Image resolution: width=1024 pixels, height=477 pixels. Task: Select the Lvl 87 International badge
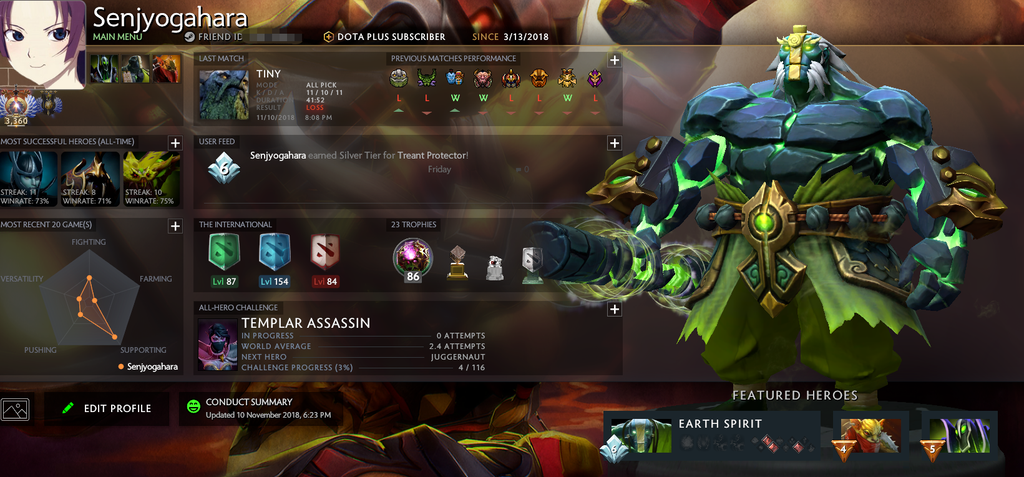coord(224,254)
